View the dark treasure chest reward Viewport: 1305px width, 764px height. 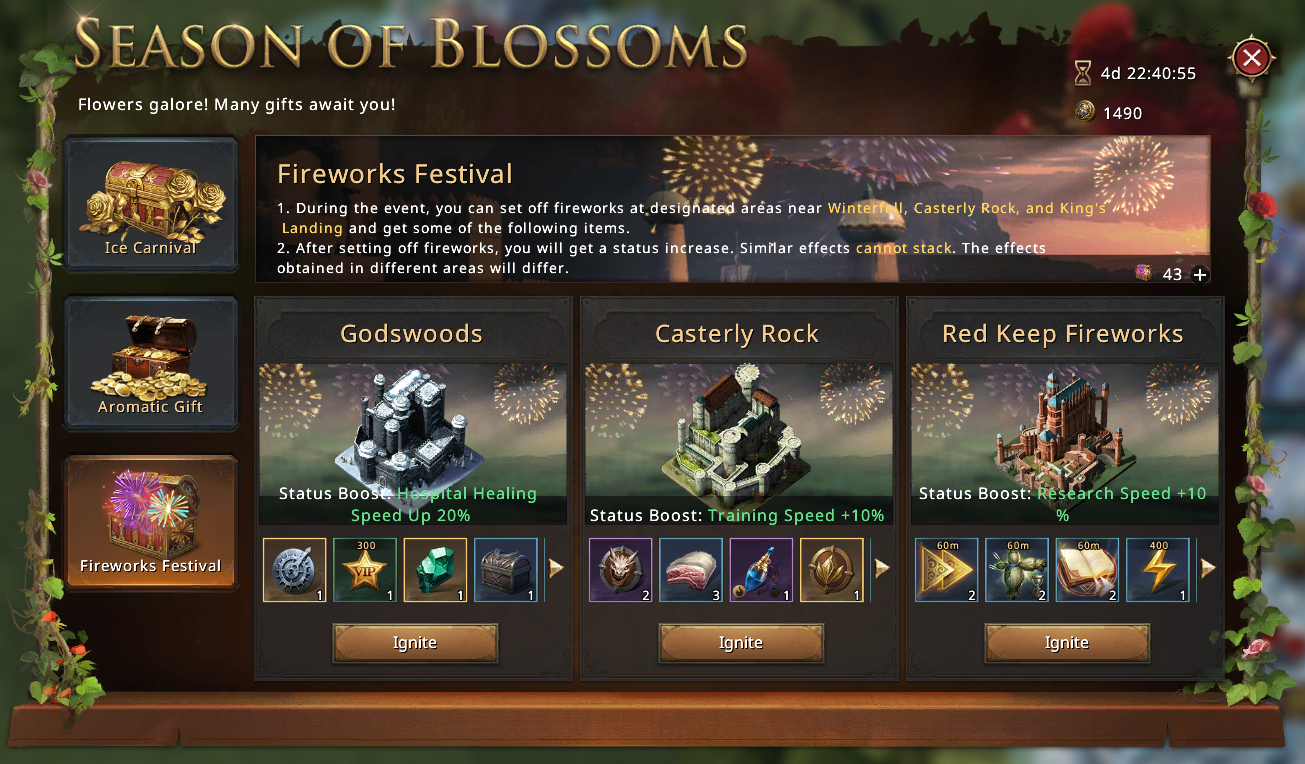(x=505, y=570)
